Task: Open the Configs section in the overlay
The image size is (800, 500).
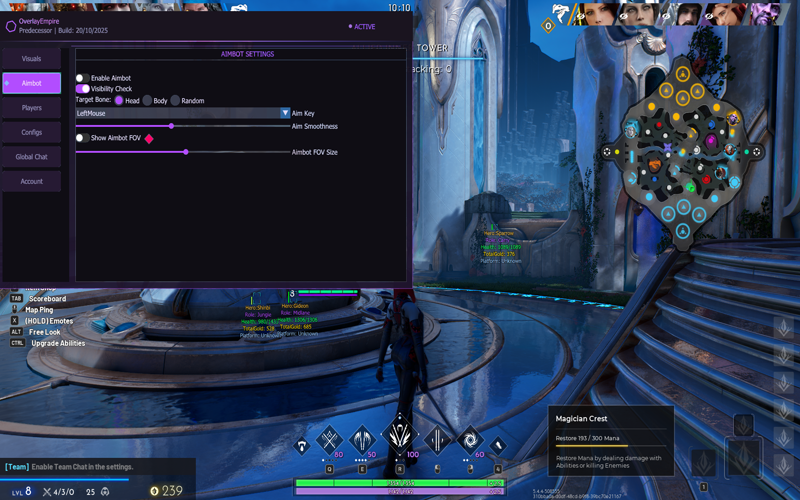Action: 31,132
